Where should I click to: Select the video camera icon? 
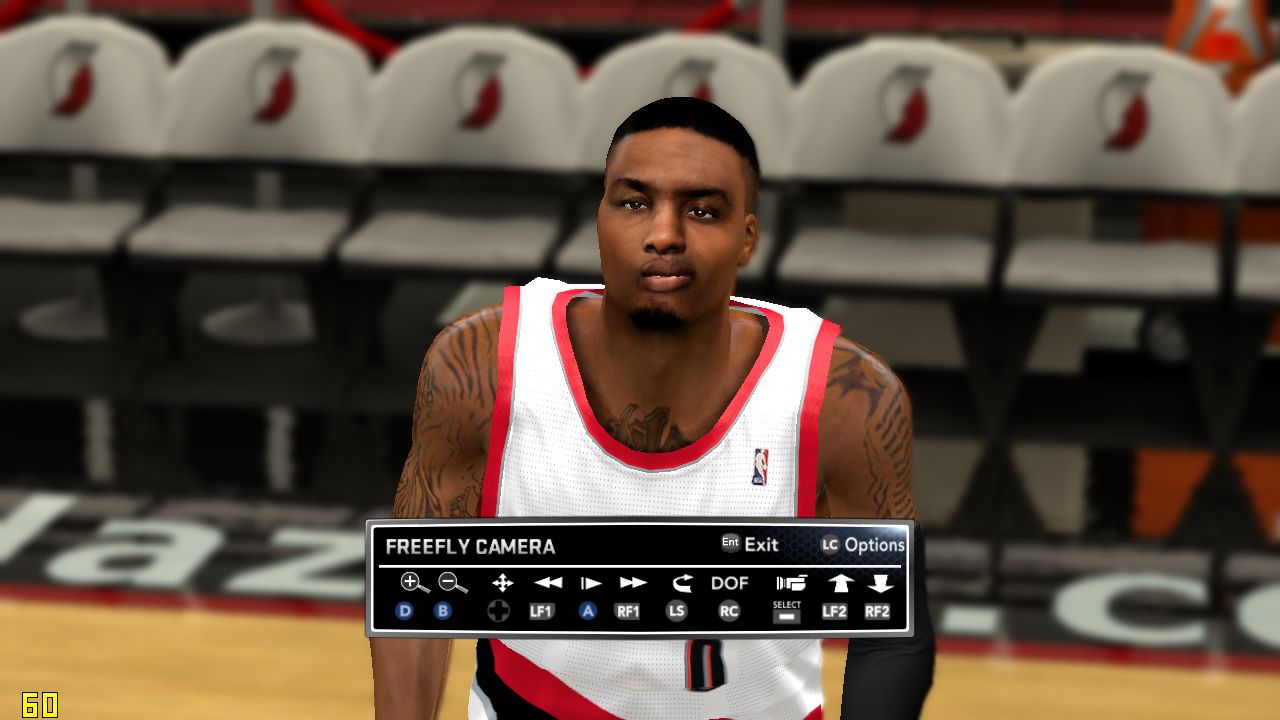(790, 583)
